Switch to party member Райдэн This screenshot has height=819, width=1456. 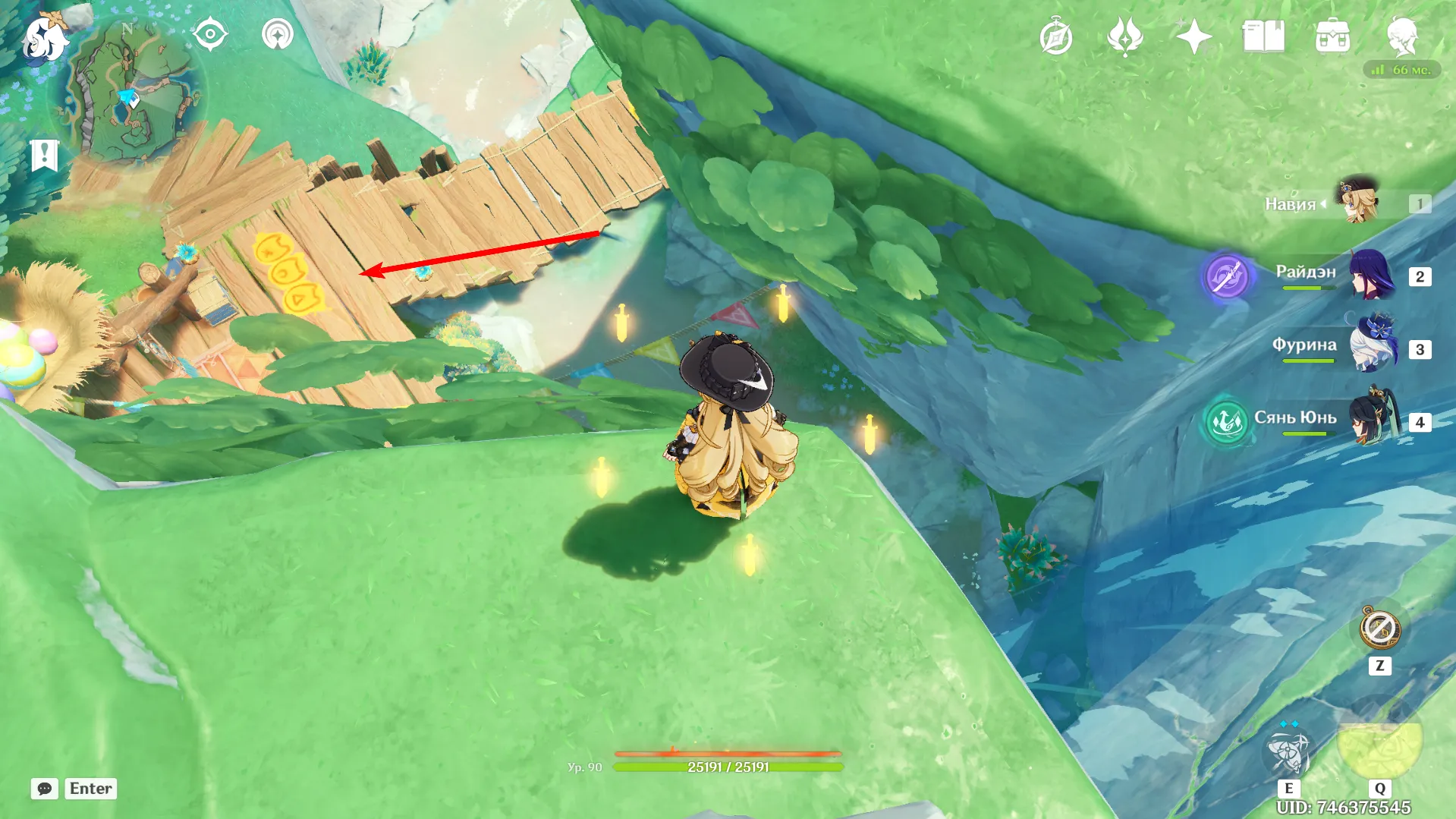(1372, 276)
